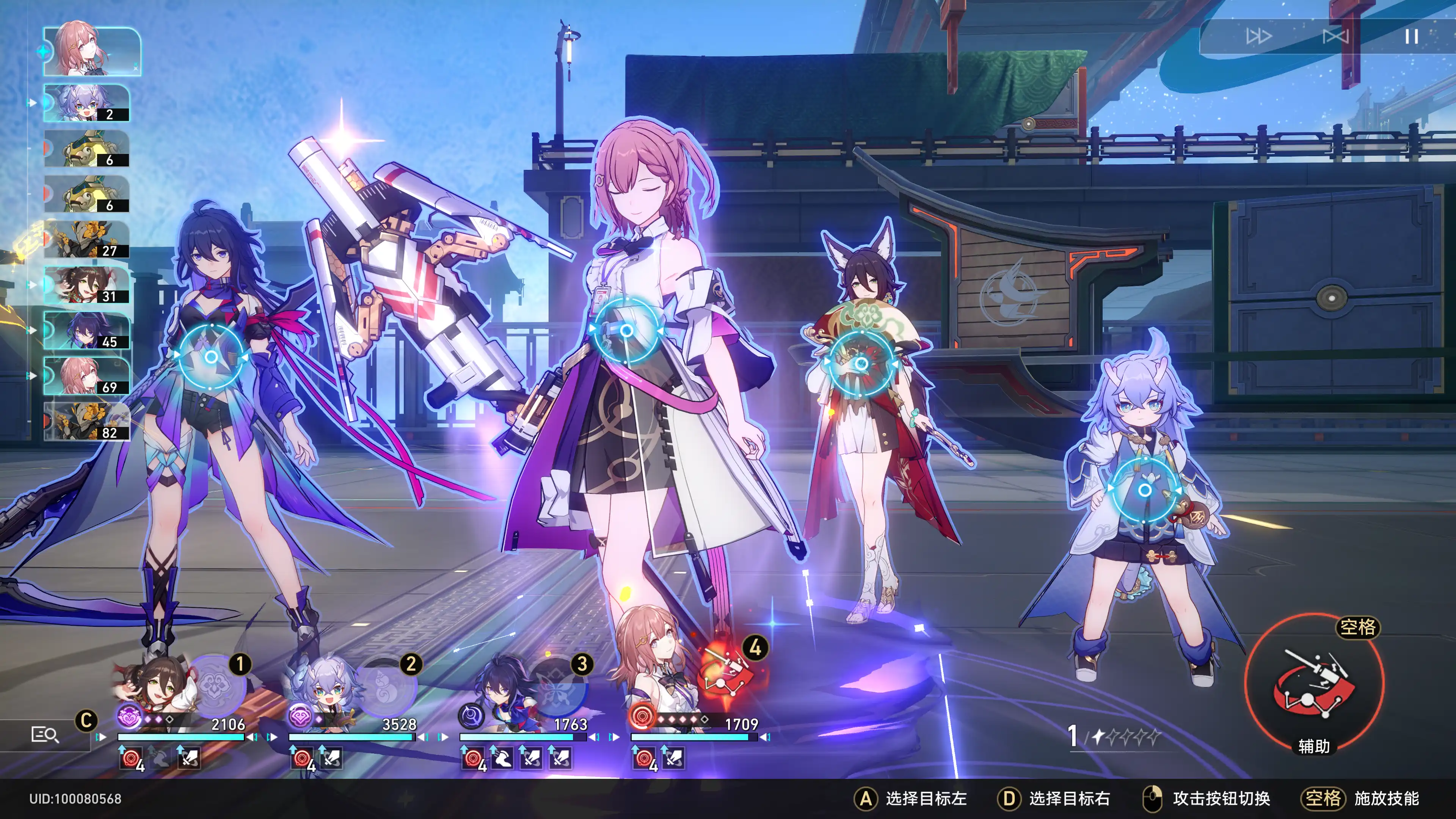Select the enemy turn portrait marked 27
The height and width of the screenshot is (819, 1456).
pos(86,240)
